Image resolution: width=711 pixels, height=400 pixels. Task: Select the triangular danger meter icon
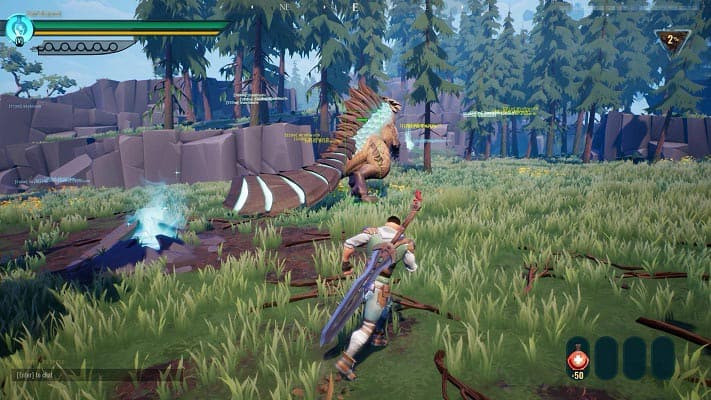671,40
